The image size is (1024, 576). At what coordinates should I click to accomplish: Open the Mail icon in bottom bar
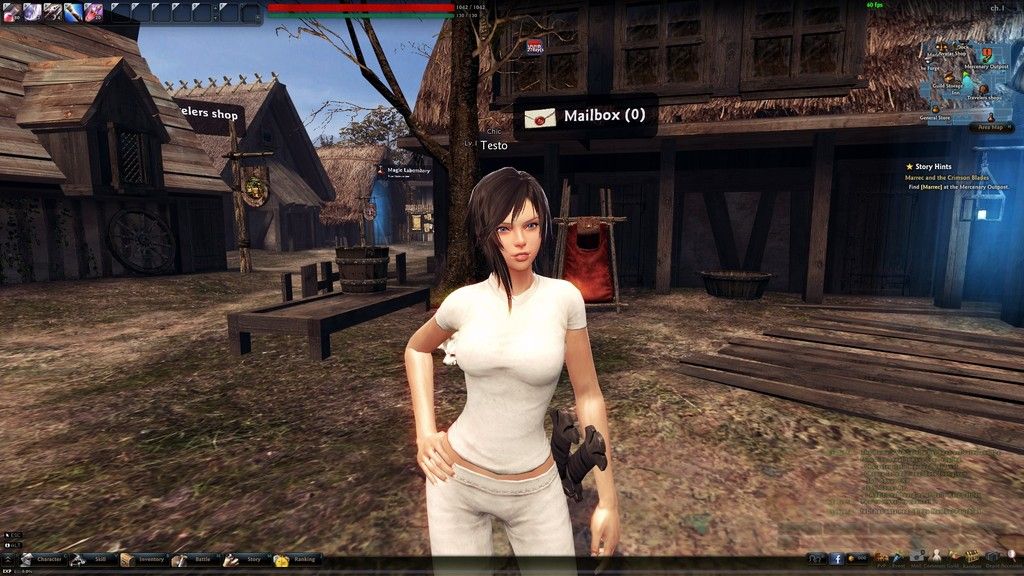coord(917,556)
